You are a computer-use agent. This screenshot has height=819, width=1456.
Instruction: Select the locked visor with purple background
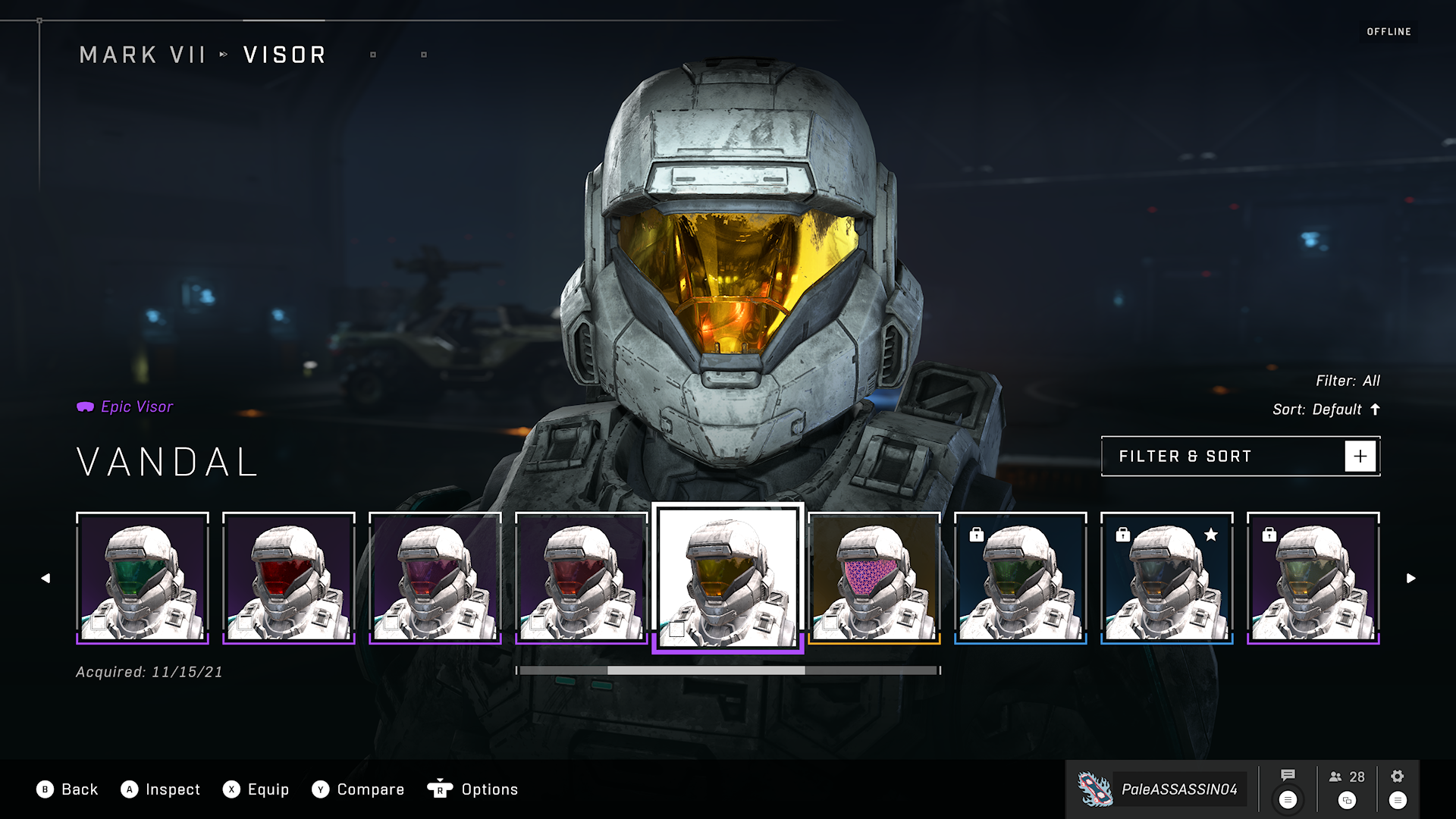click(1313, 578)
